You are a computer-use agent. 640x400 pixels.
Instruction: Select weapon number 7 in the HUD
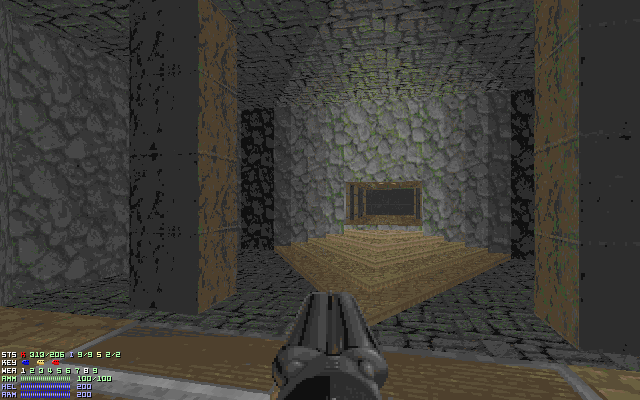click(77, 371)
